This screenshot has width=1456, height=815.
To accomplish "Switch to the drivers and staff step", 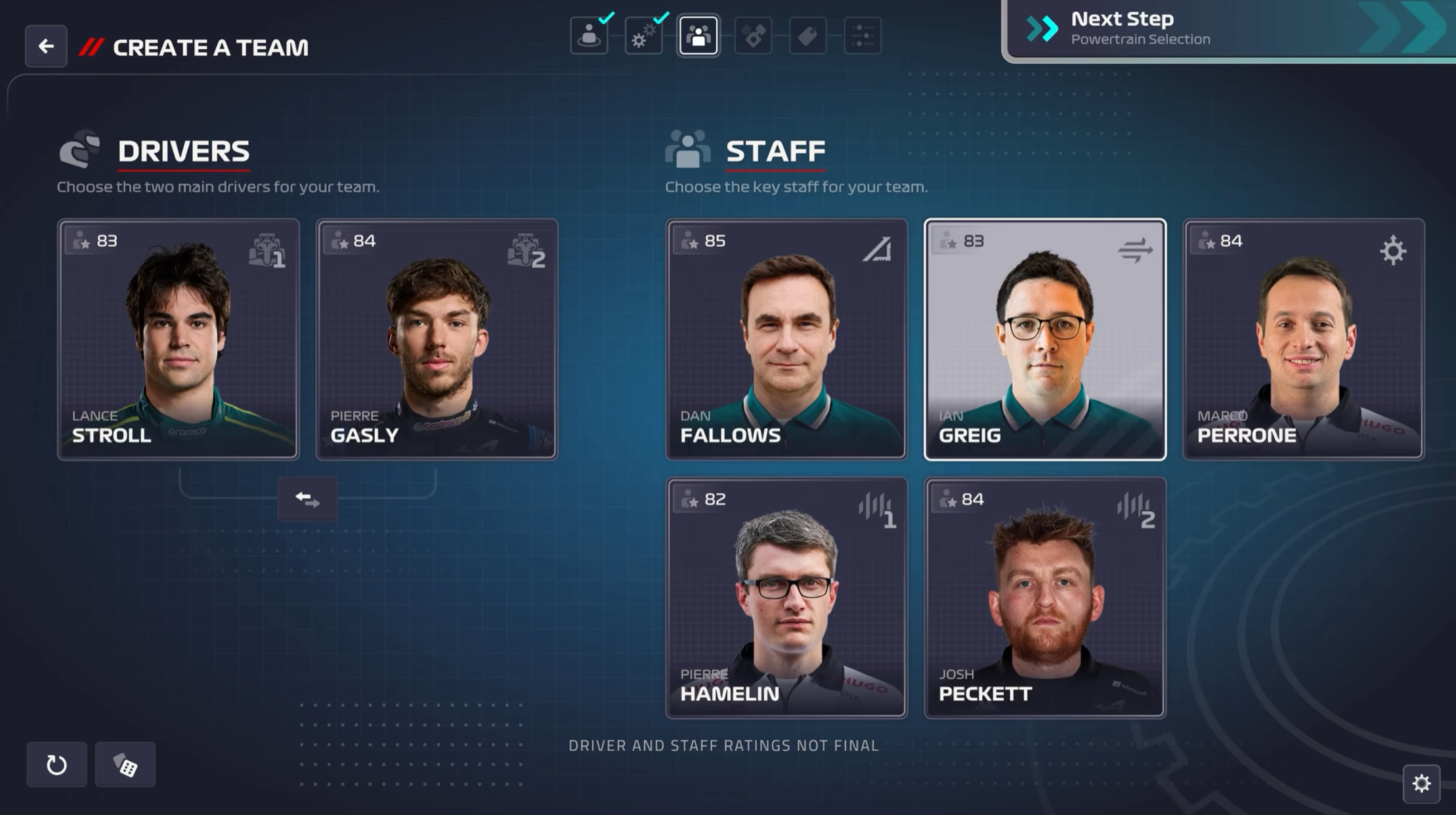I will pyautogui.click(x=698, y=35).
